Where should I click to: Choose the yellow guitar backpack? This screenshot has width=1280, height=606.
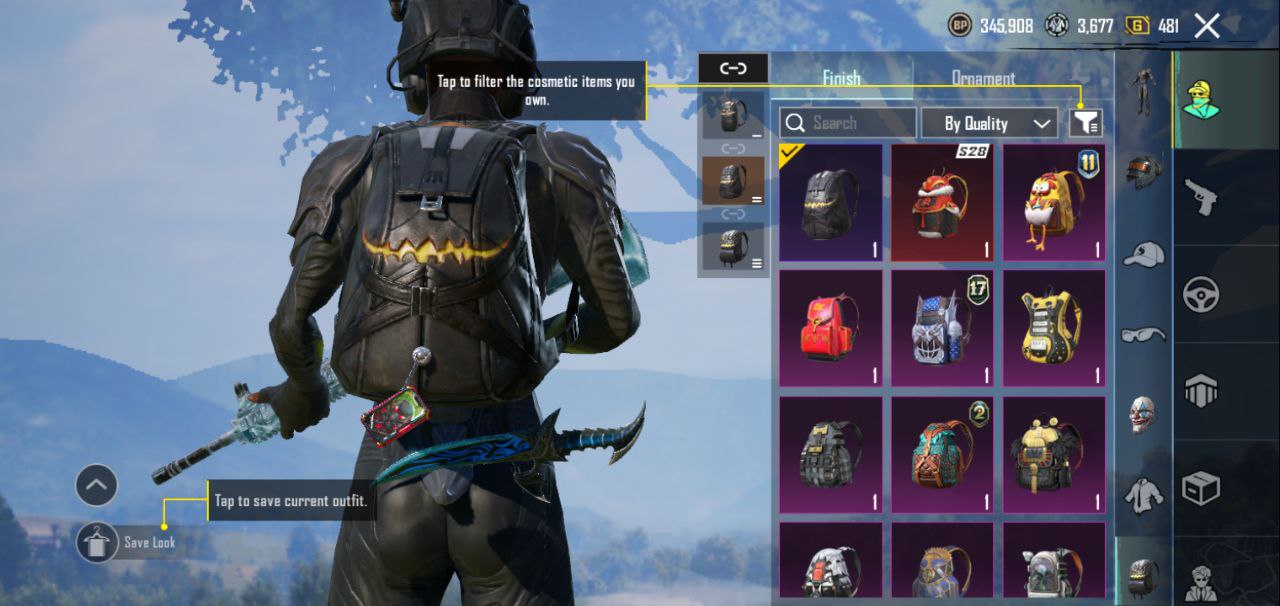pos(1054,328)
